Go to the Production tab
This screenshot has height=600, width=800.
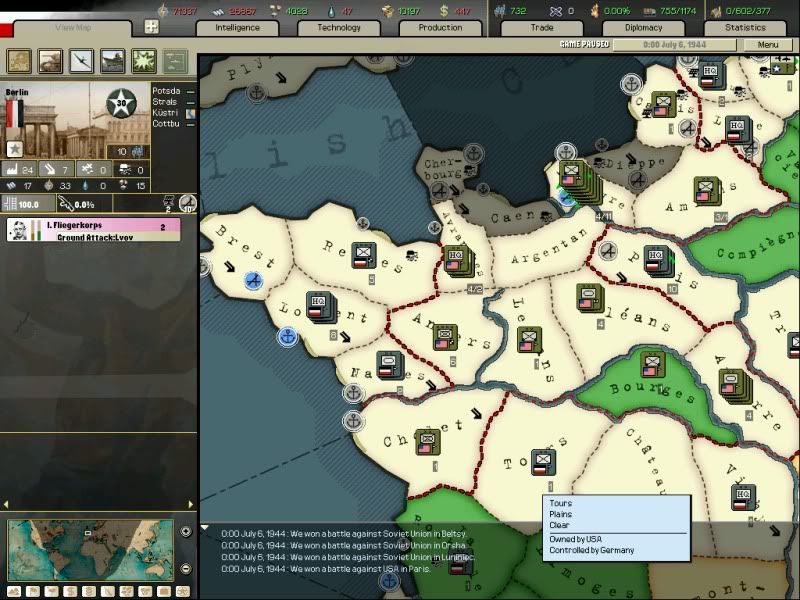coord(440,28)
